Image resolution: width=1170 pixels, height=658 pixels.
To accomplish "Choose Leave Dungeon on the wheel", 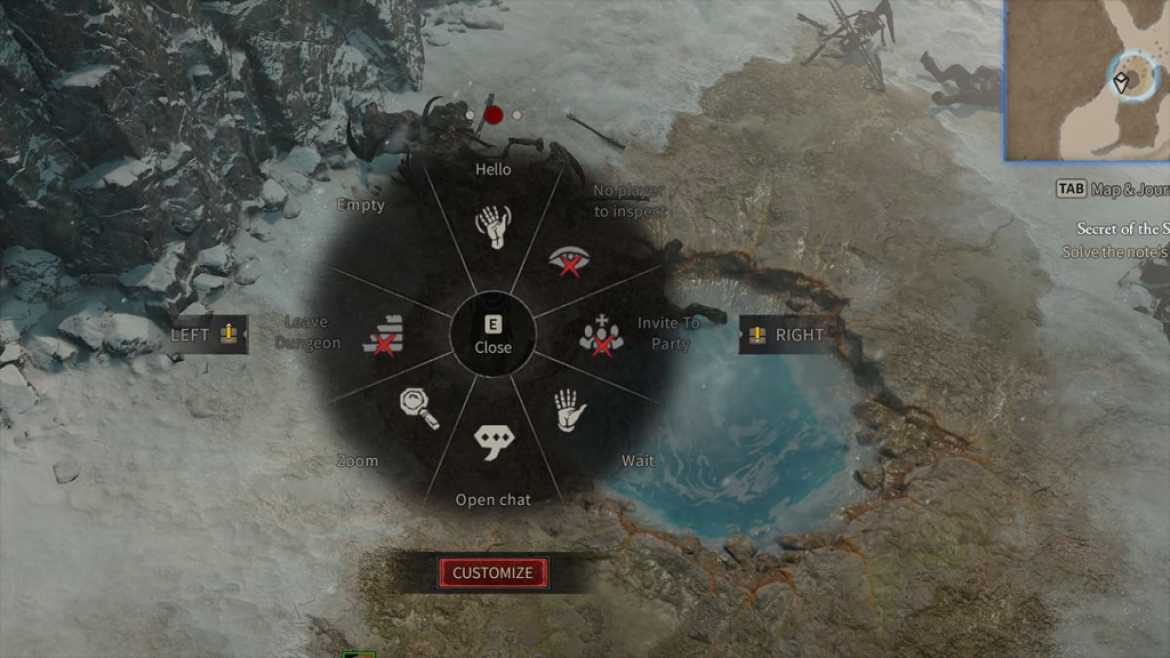I will click(386, 335).
